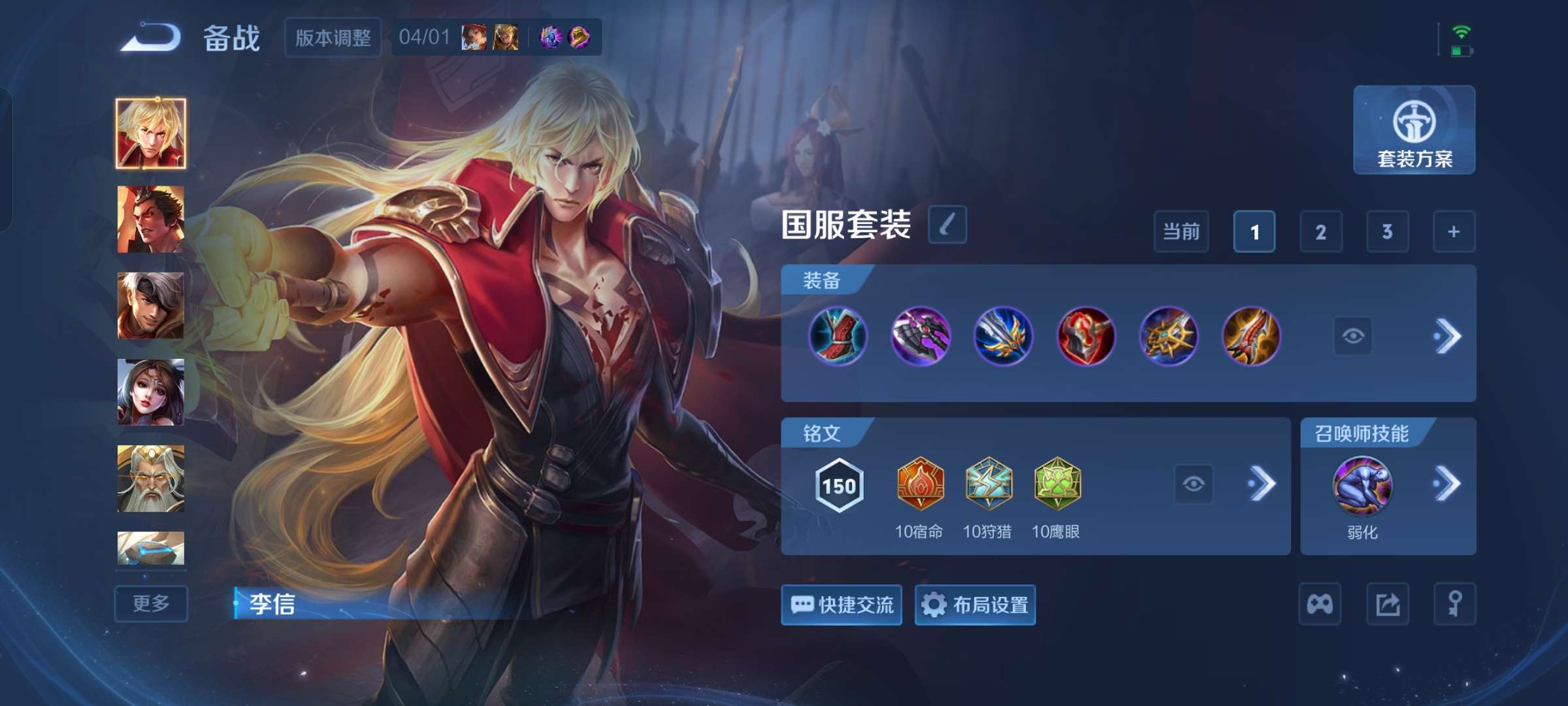Click the 快捷交流 quick chat button
Screen dimensions: 1568x706
pos(841,605)
